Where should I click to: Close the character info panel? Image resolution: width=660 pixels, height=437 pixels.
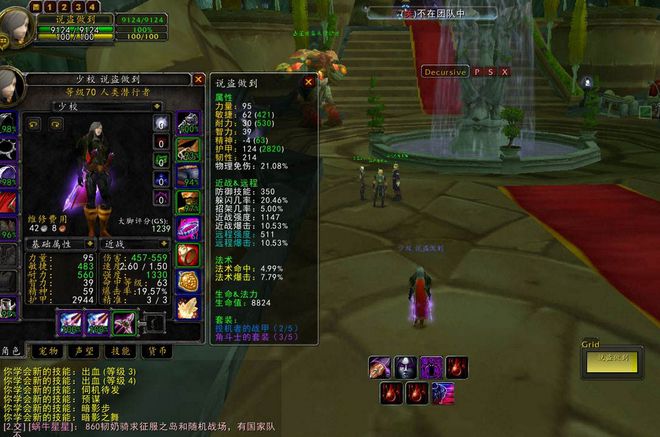point(198,80)
